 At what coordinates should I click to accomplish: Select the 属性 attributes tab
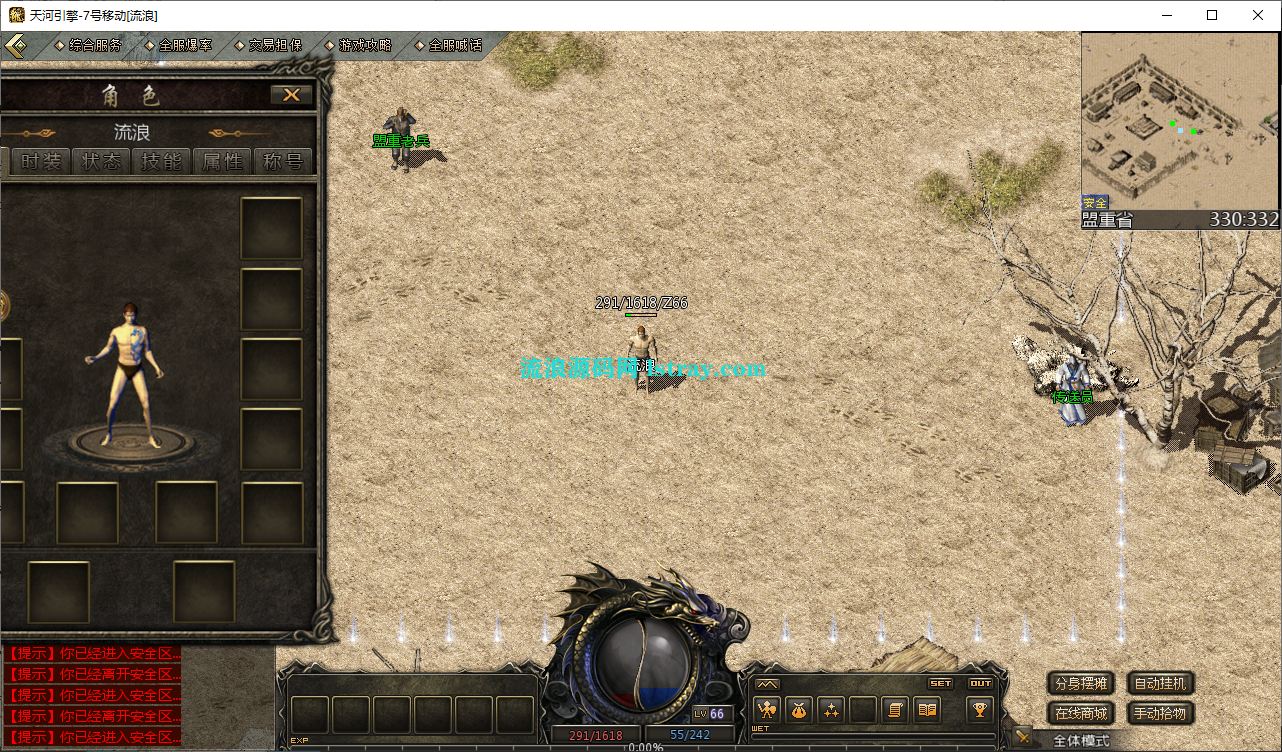pos(222,161)
